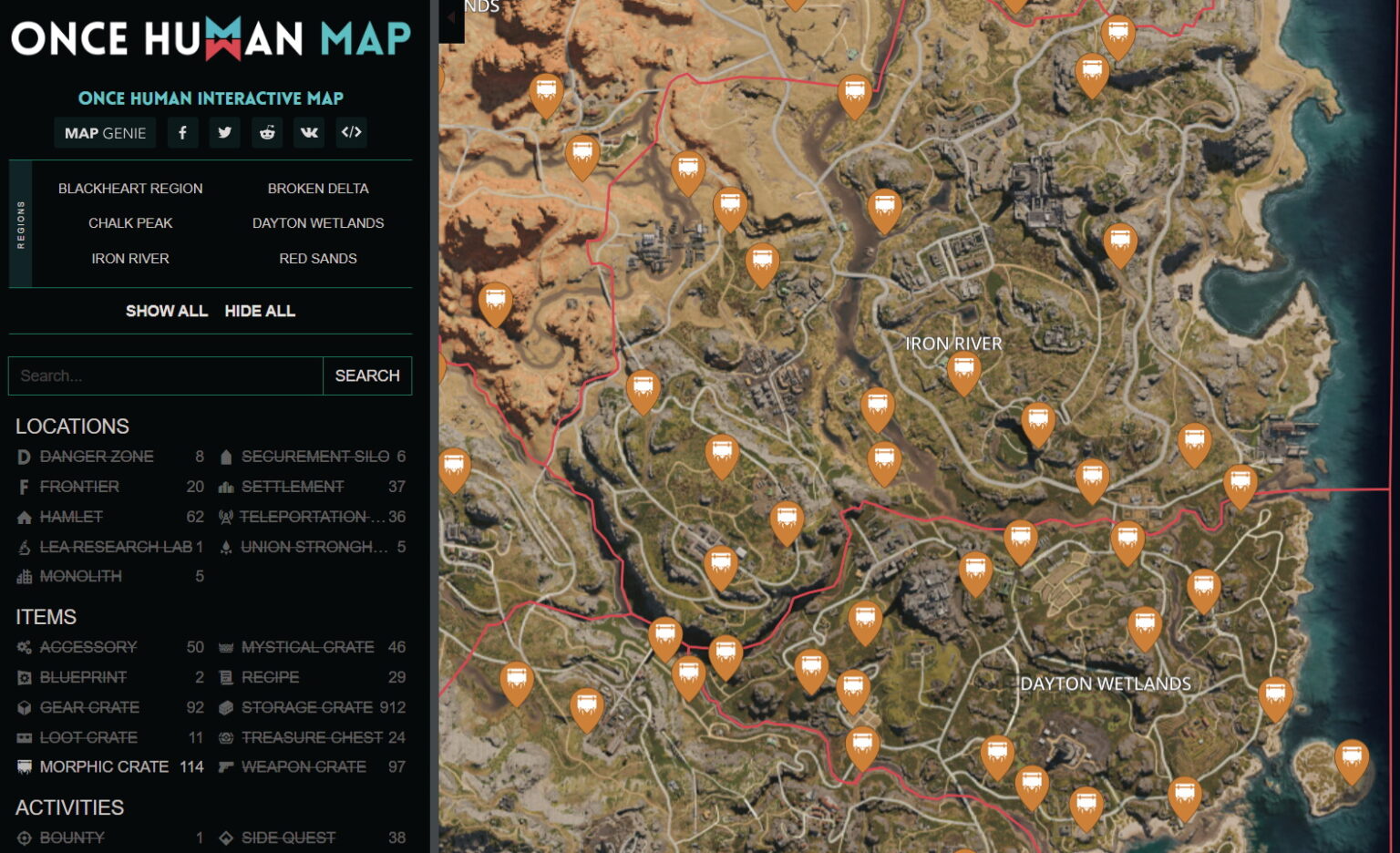Toggle the Morphic Crate filter

click(x=104, y=767)
